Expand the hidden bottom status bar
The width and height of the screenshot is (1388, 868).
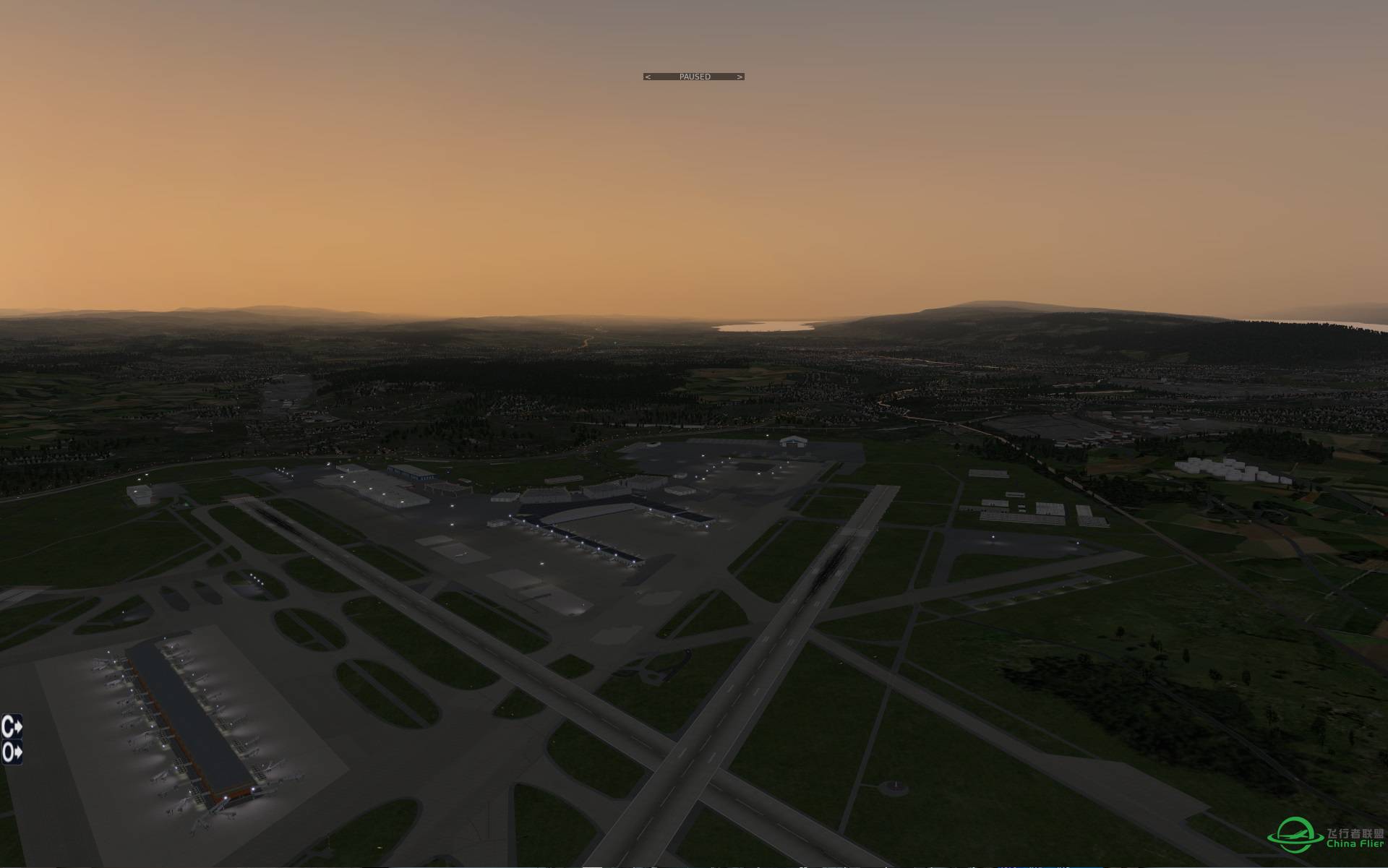(x=694, y=866)
